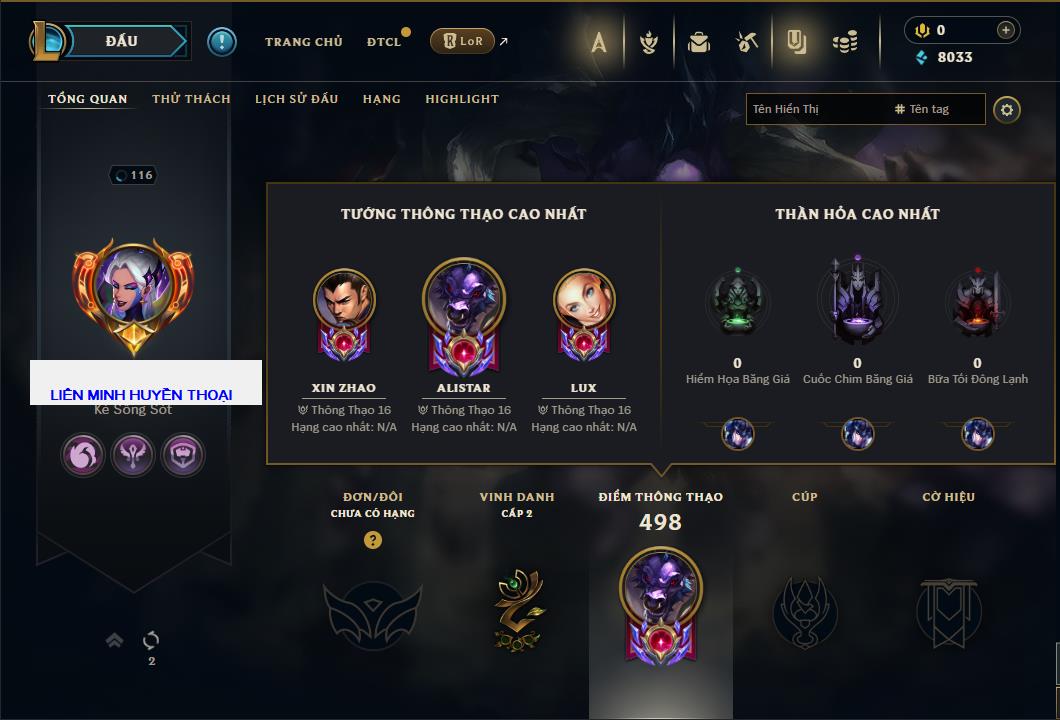Open the gear settings icon
Image resolution: width=1060 pixels, height=720 pixels.
(1007, 109)
